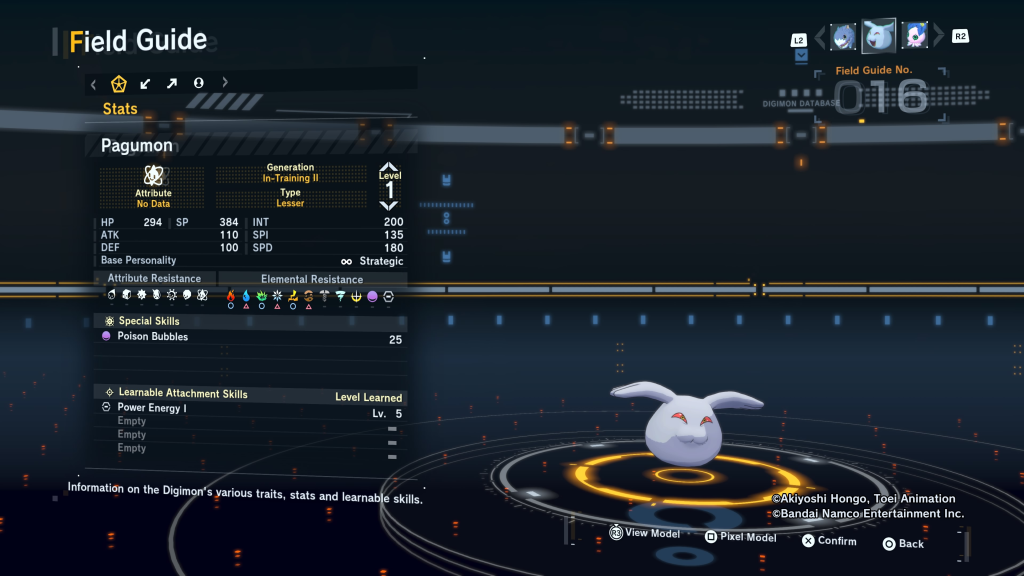The width and height of the screenshot is (1024, 576).
Task: Select the Poison Bubbles special skill row
Action: (x=250, y=338)
